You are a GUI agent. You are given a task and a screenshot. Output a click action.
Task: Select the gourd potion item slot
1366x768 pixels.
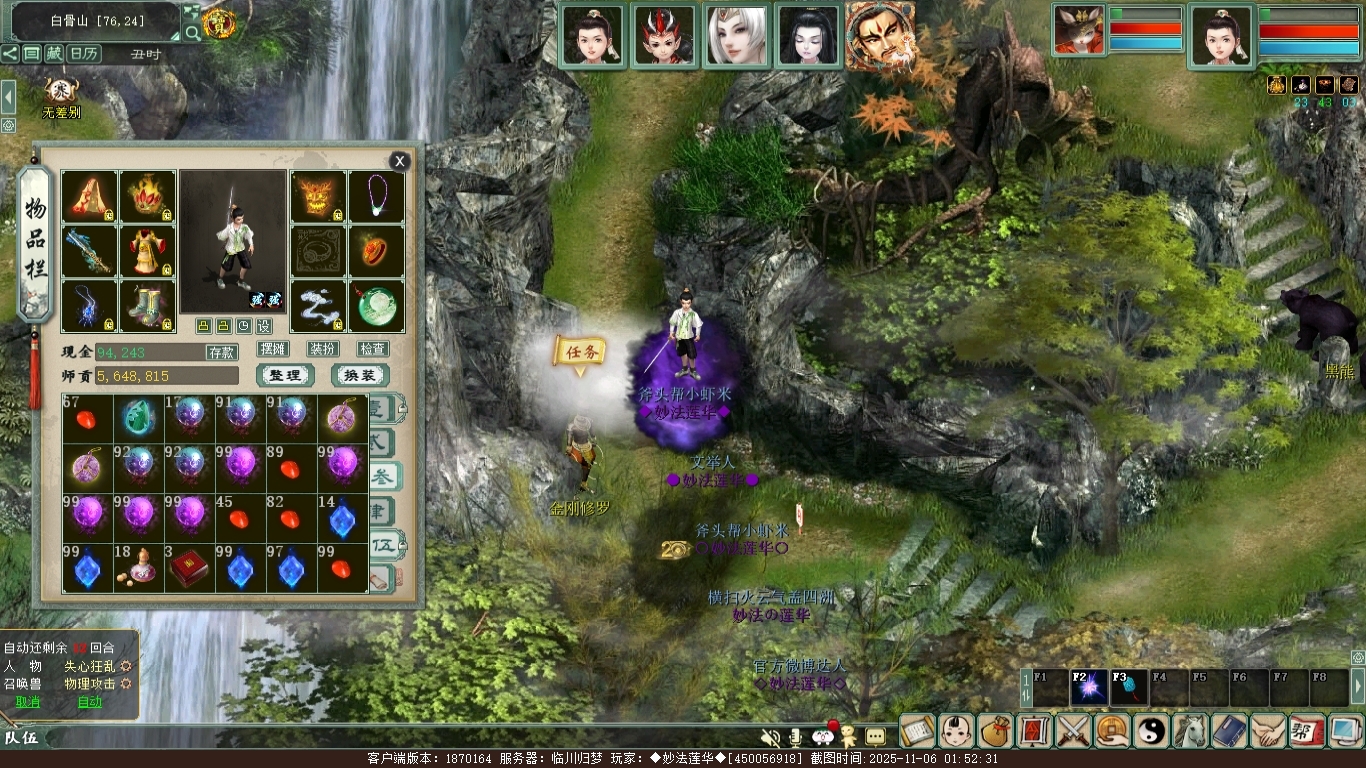tap(138, 568)
